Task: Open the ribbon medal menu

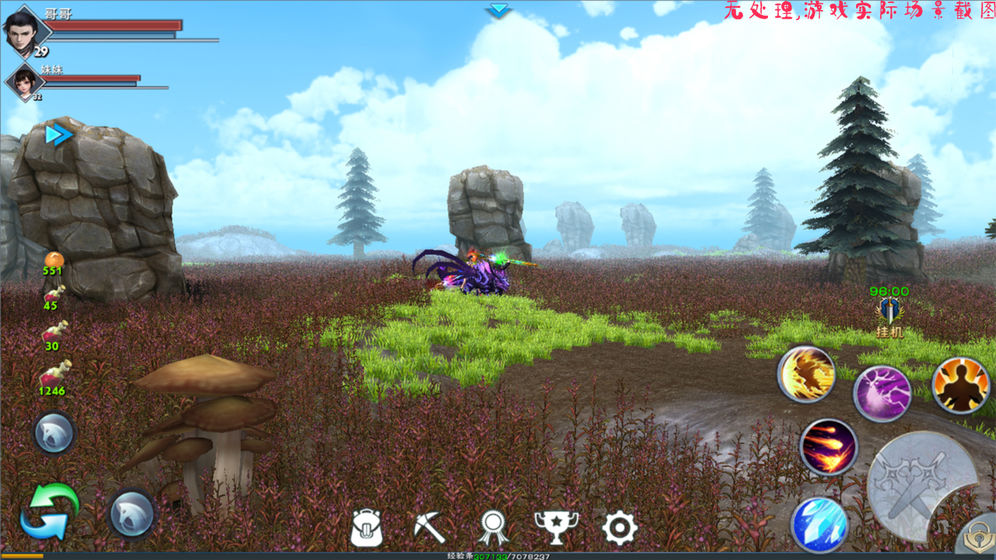Action: click(x=493, y=527)
